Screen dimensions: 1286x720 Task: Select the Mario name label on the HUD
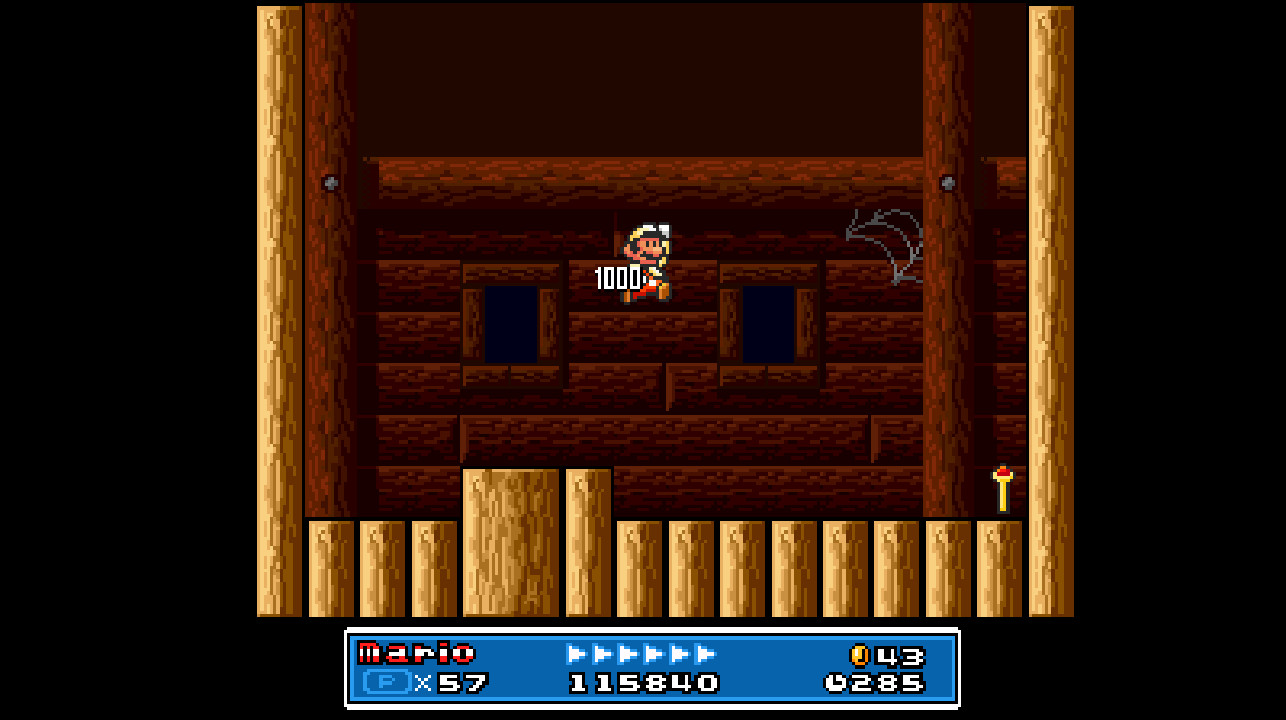417,653
